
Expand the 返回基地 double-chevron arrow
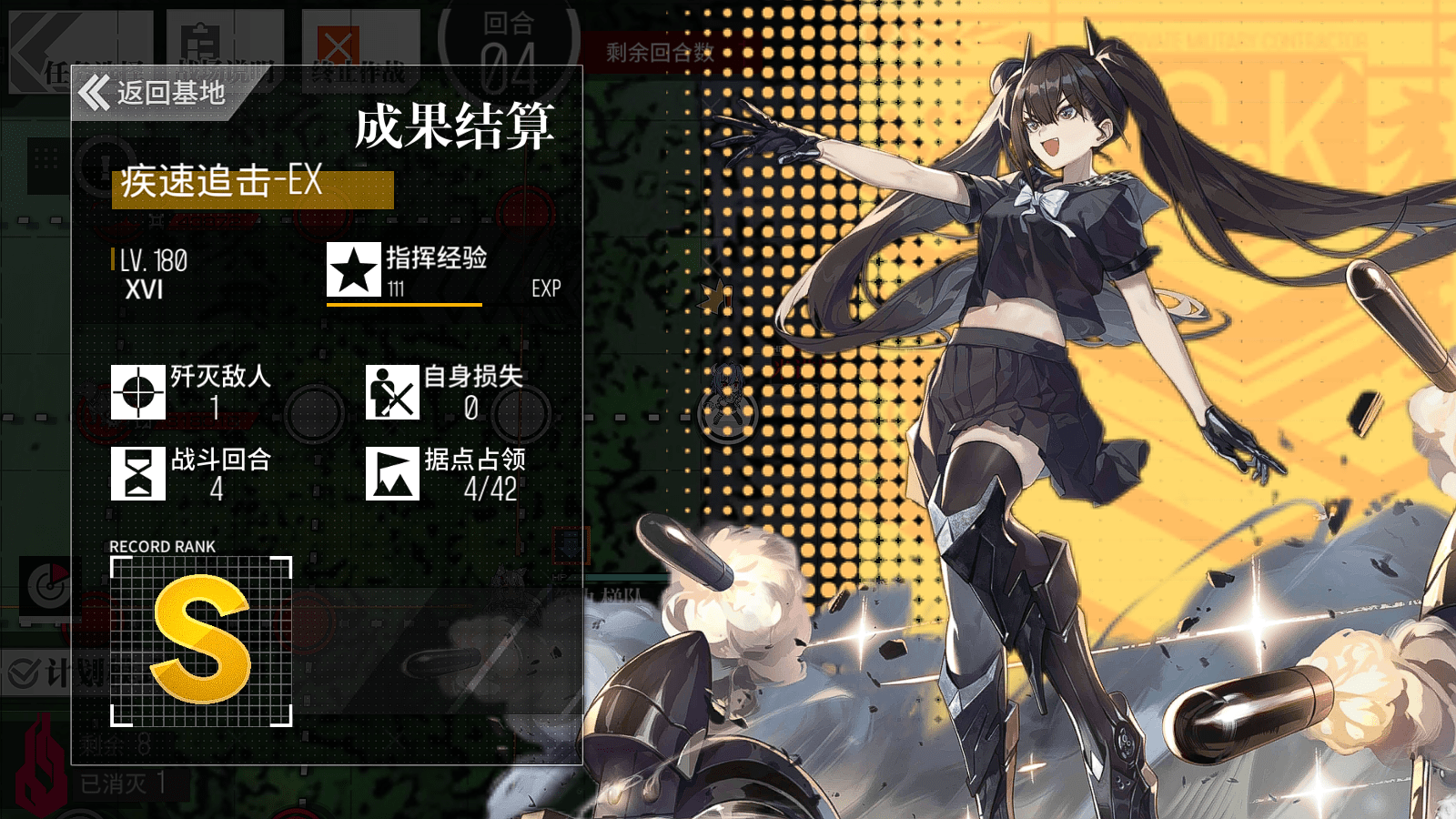[x=96, y=90]
